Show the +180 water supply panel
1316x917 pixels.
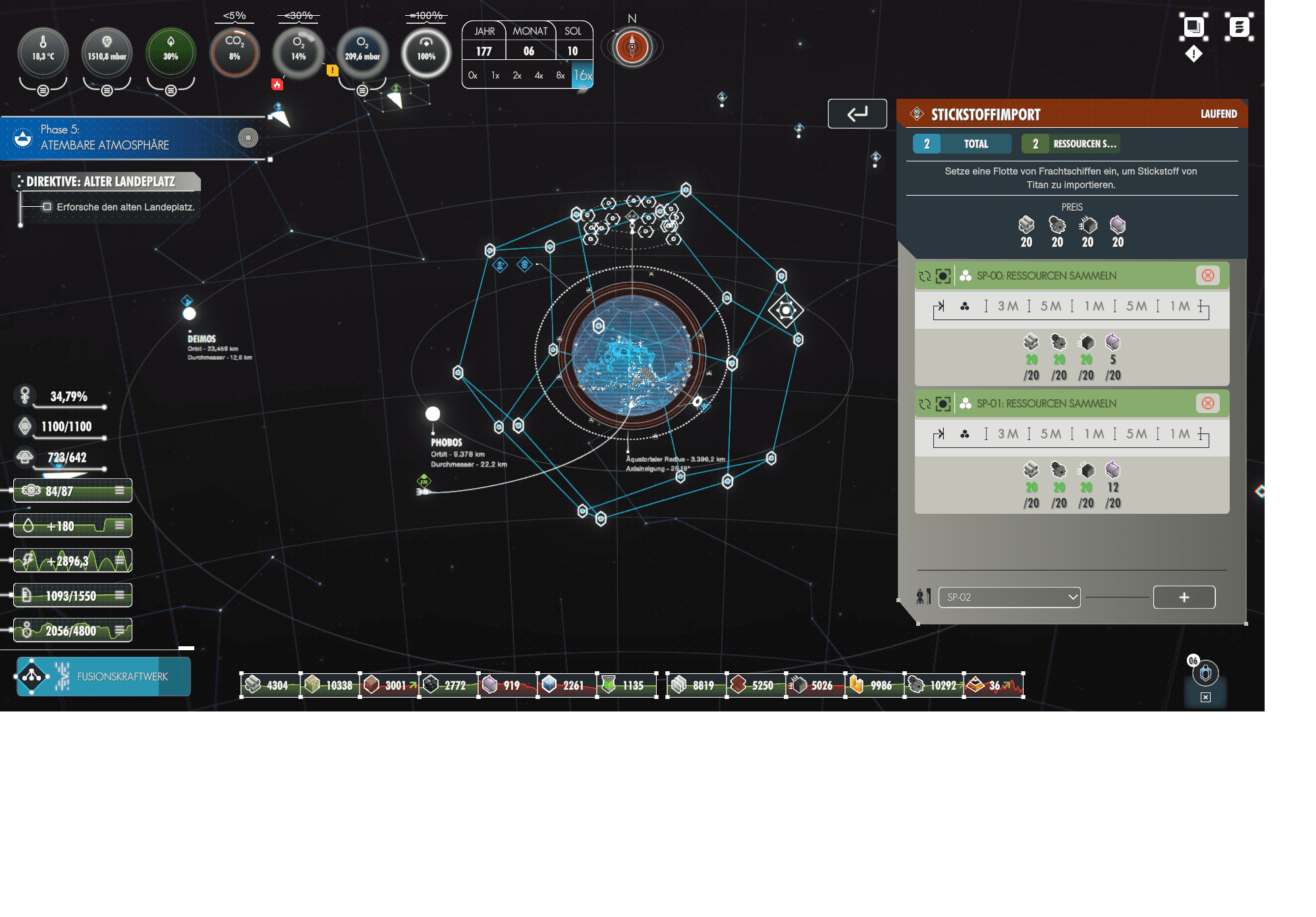coord(72,526)
